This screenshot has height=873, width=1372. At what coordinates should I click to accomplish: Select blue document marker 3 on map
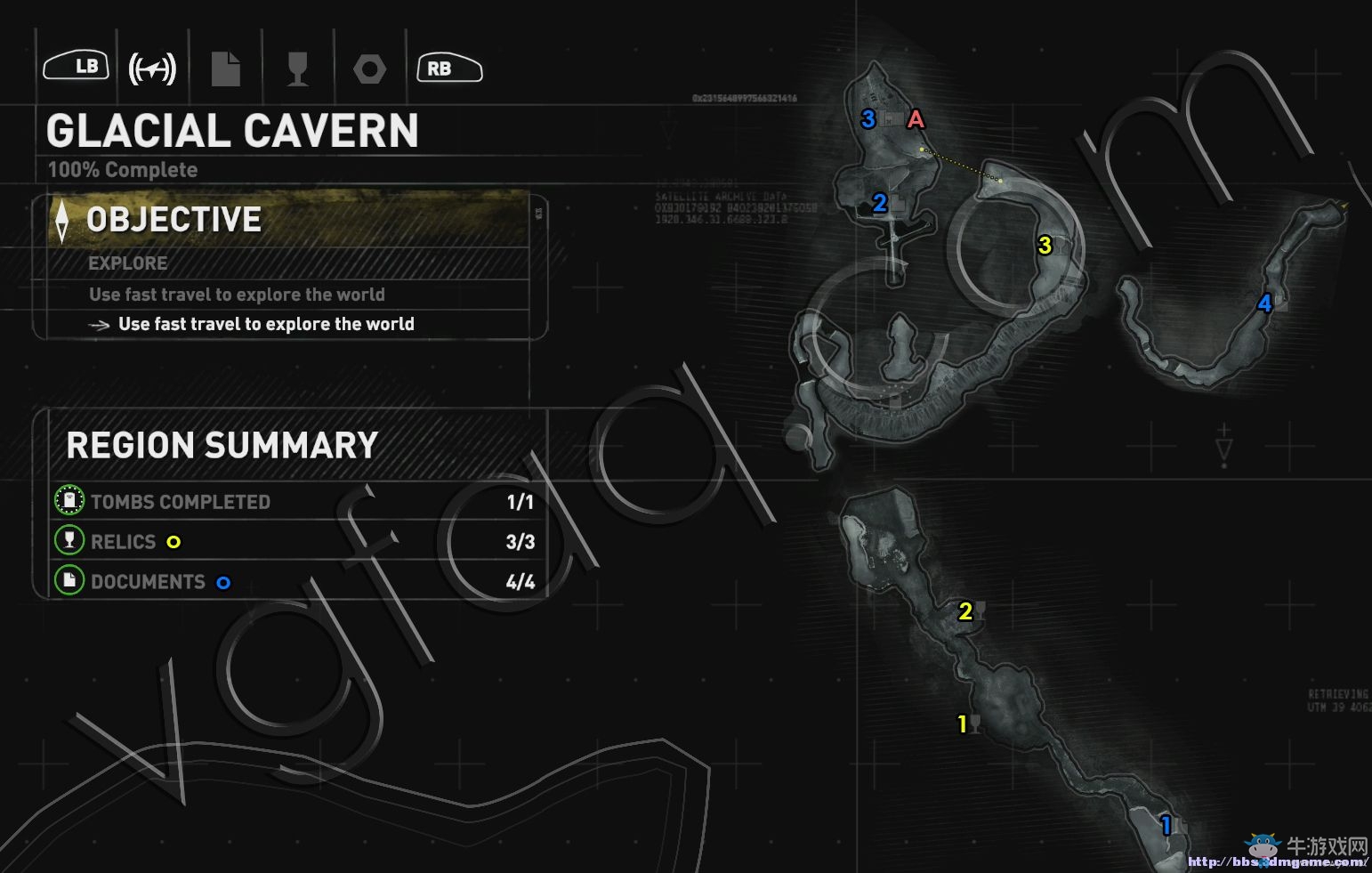868,119
